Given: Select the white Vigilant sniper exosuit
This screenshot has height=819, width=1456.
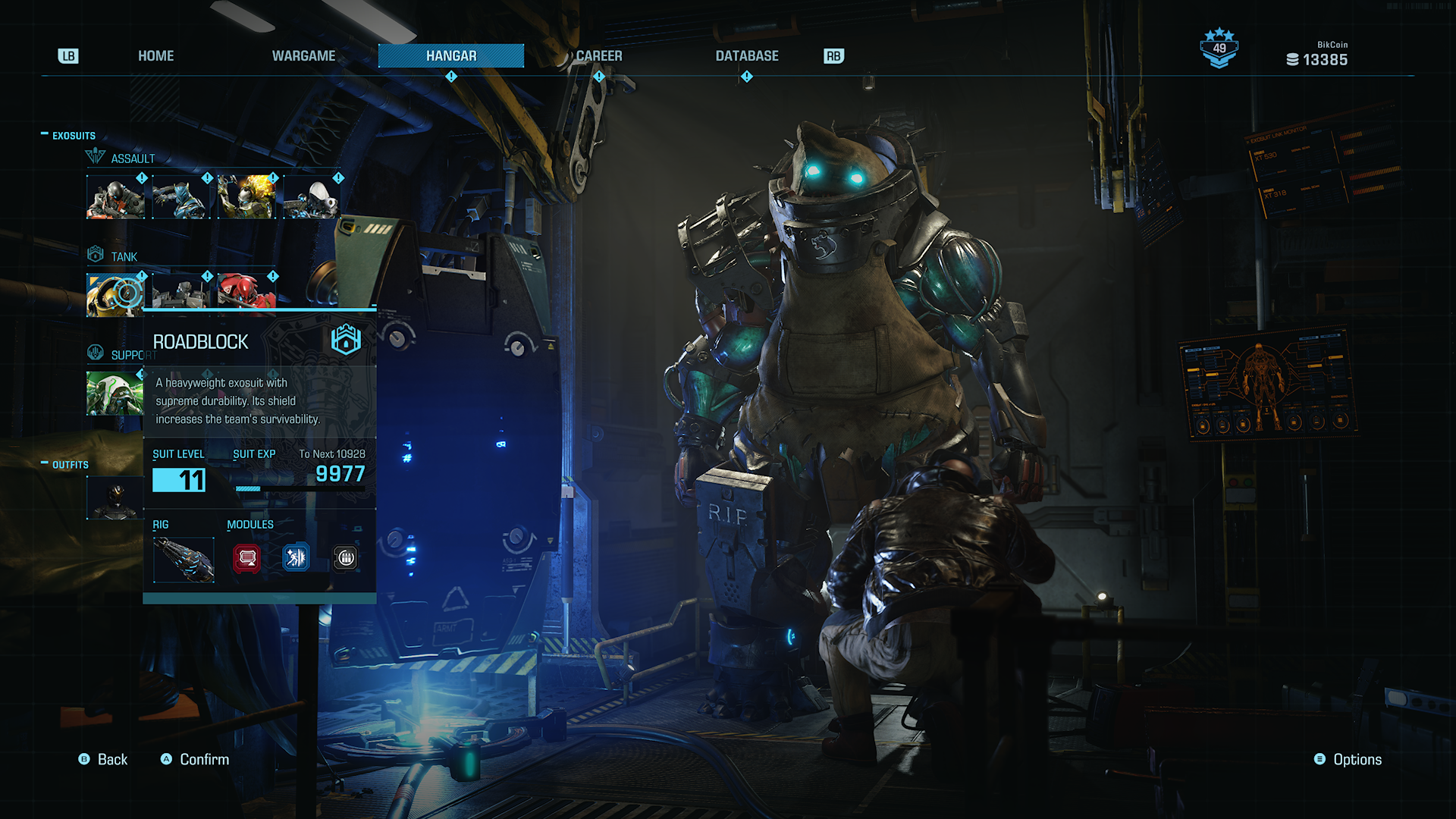Looking at the screenshot, I should (x=312, y=197).
